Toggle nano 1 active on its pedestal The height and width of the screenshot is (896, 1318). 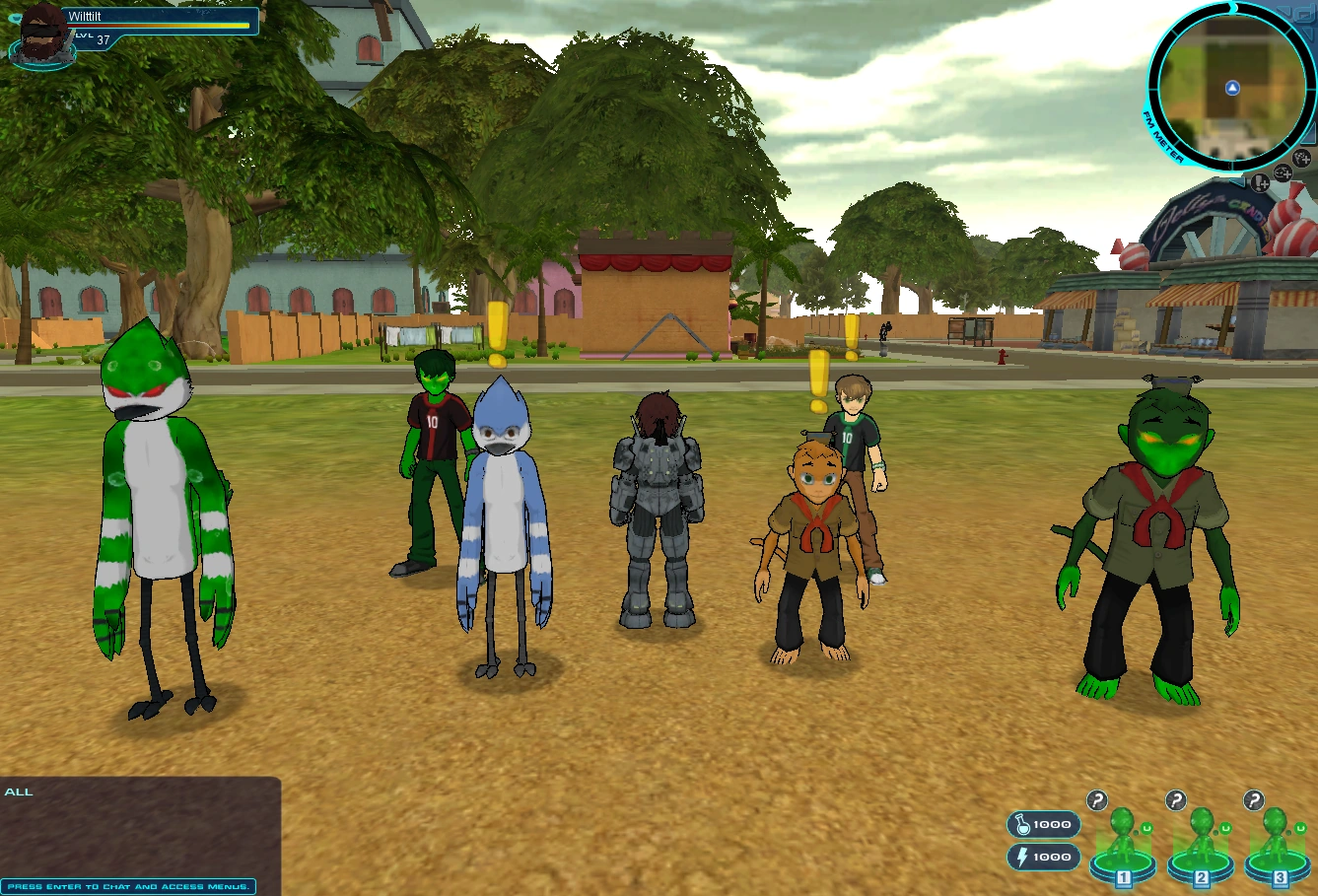(1122, 862)
